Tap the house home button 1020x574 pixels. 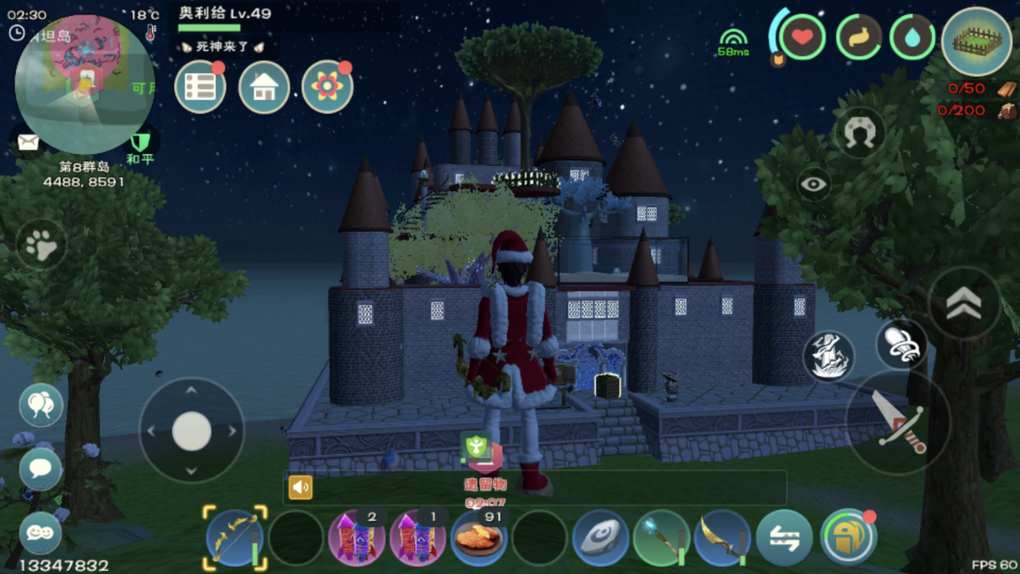(x=264, y=87)
